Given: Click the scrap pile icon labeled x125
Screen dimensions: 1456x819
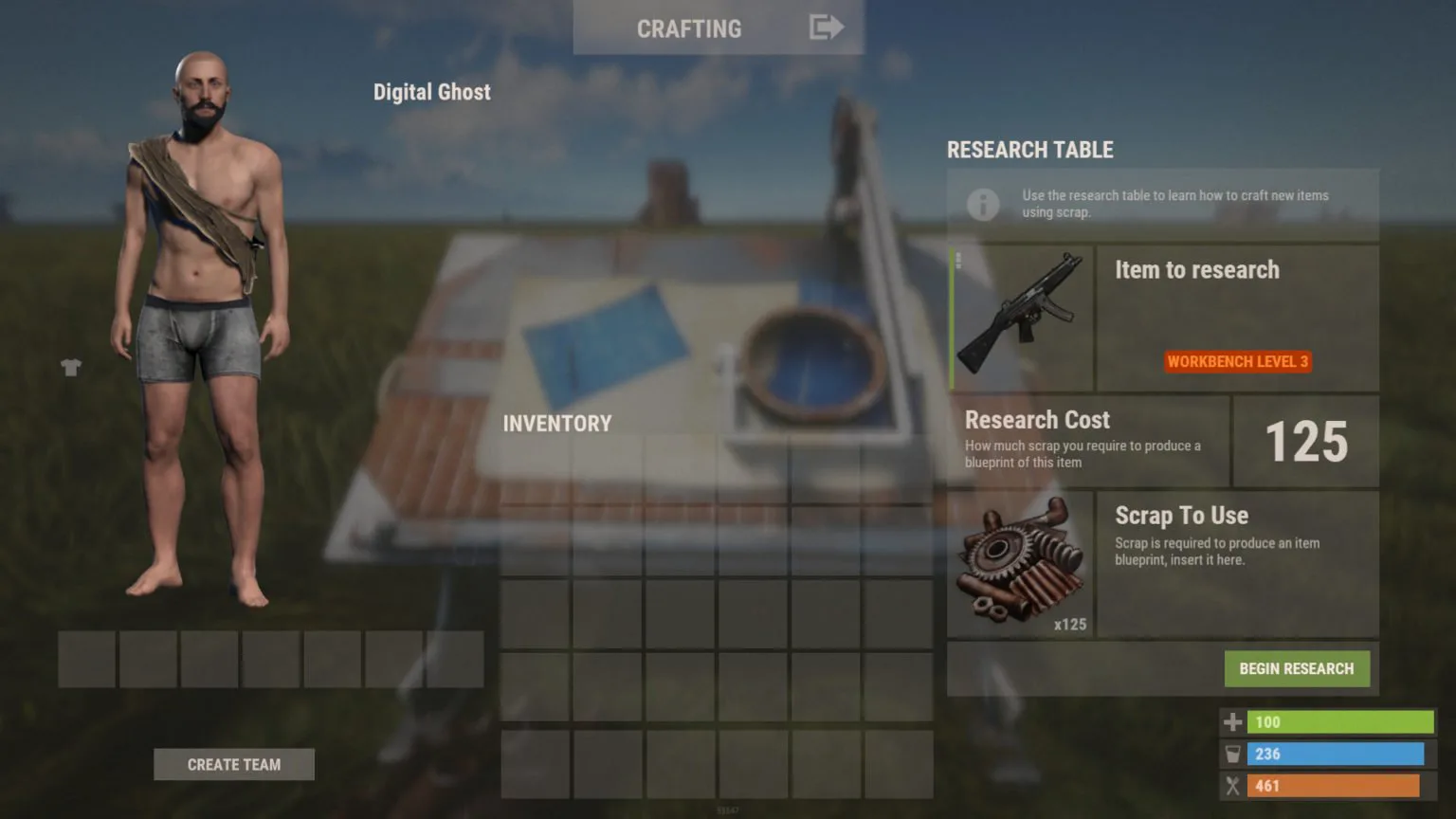Looking at the screenshot, I should (x=1020, y=559).
